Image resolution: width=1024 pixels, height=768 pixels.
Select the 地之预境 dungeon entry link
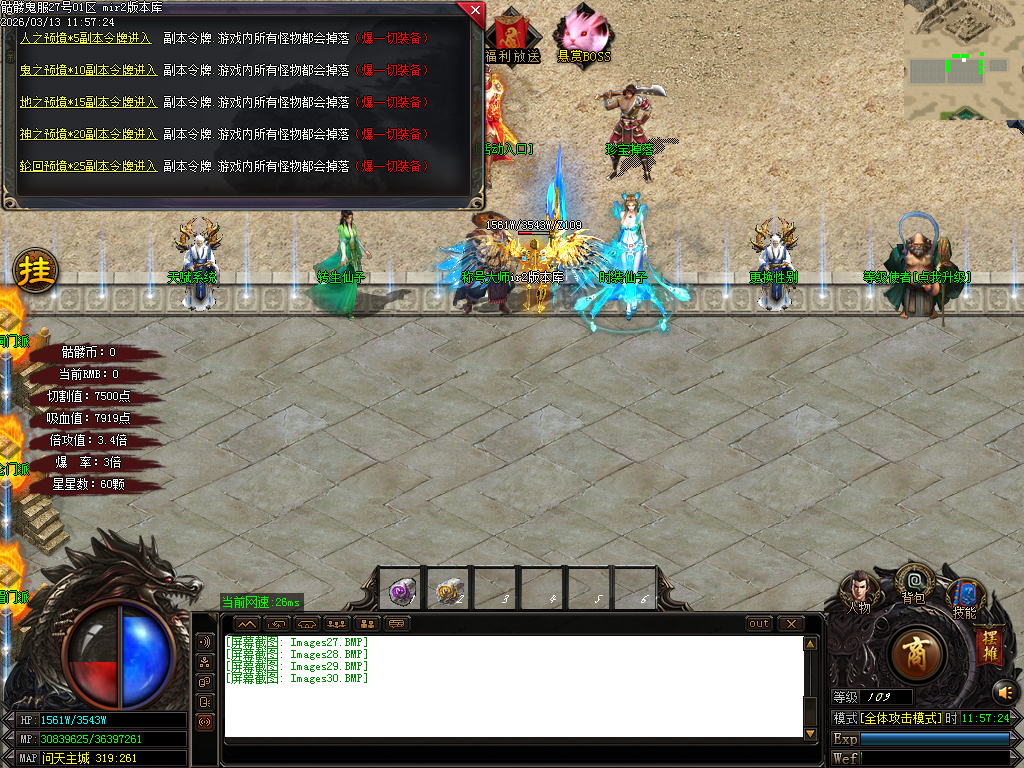[88, 102]
